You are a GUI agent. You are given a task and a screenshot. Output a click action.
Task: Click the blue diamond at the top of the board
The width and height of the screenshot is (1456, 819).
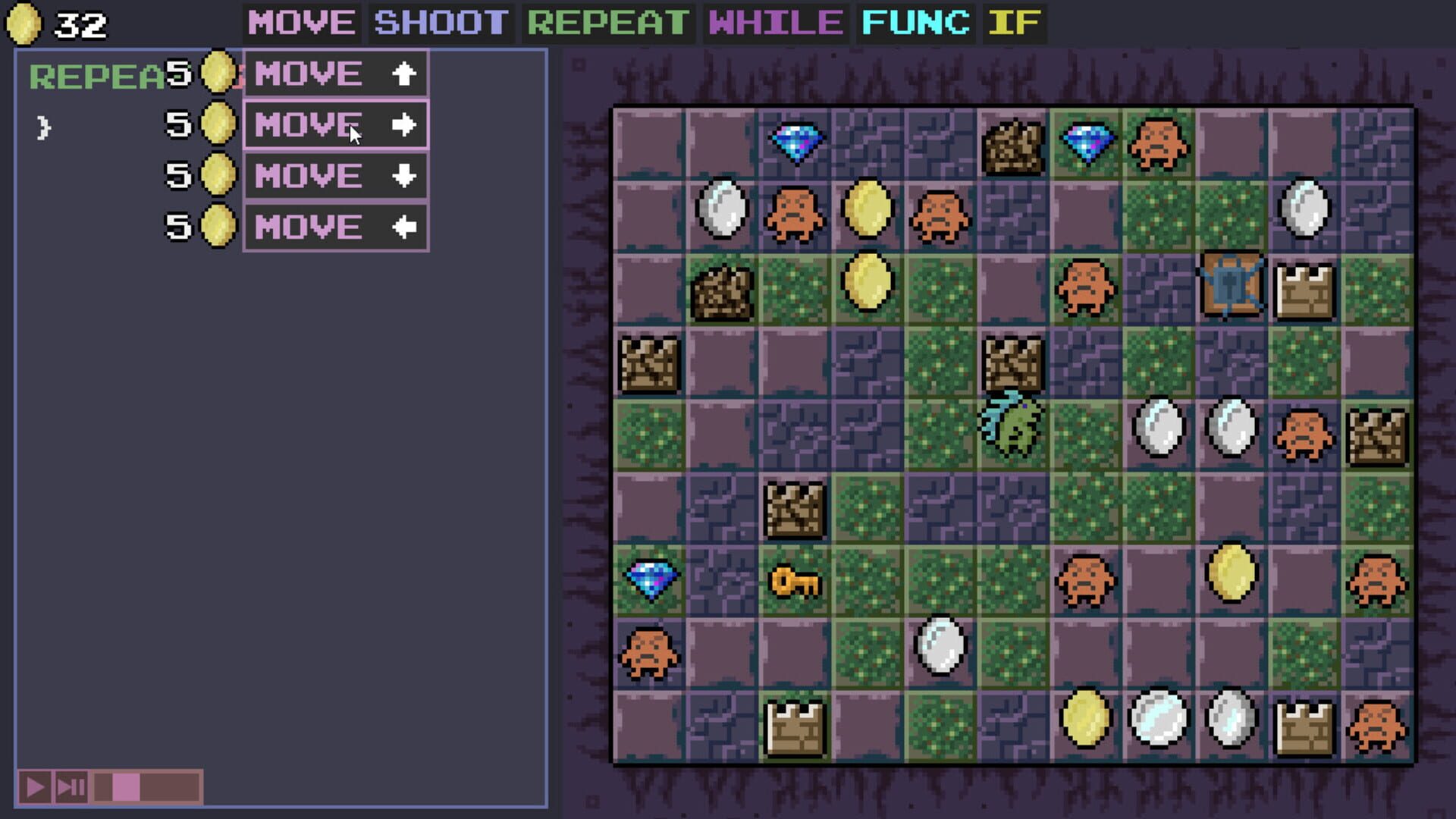797,140
